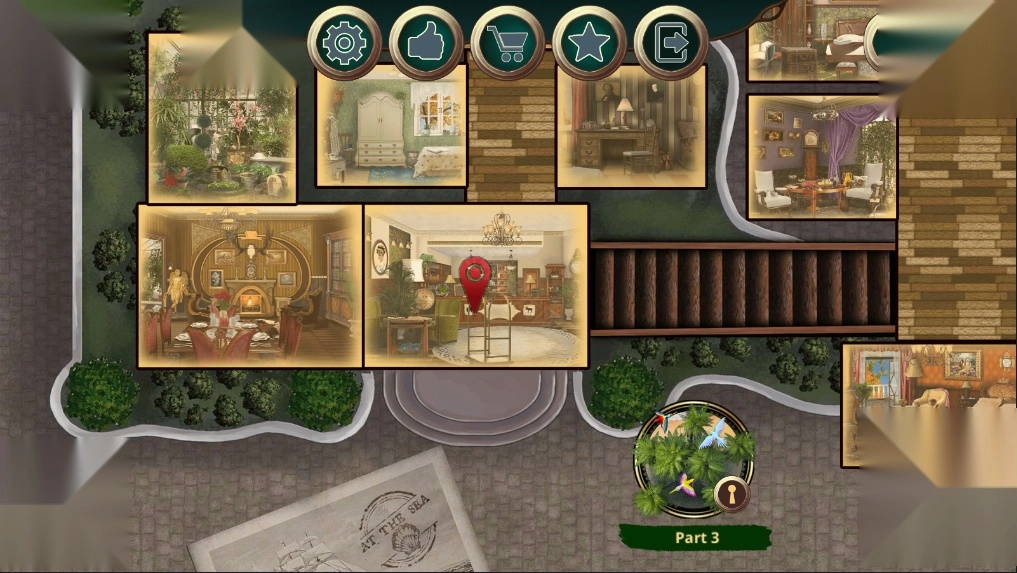This screenshot has width=1017, height=573.
Task: Open the gear settings menu
Action: point(344,43)
